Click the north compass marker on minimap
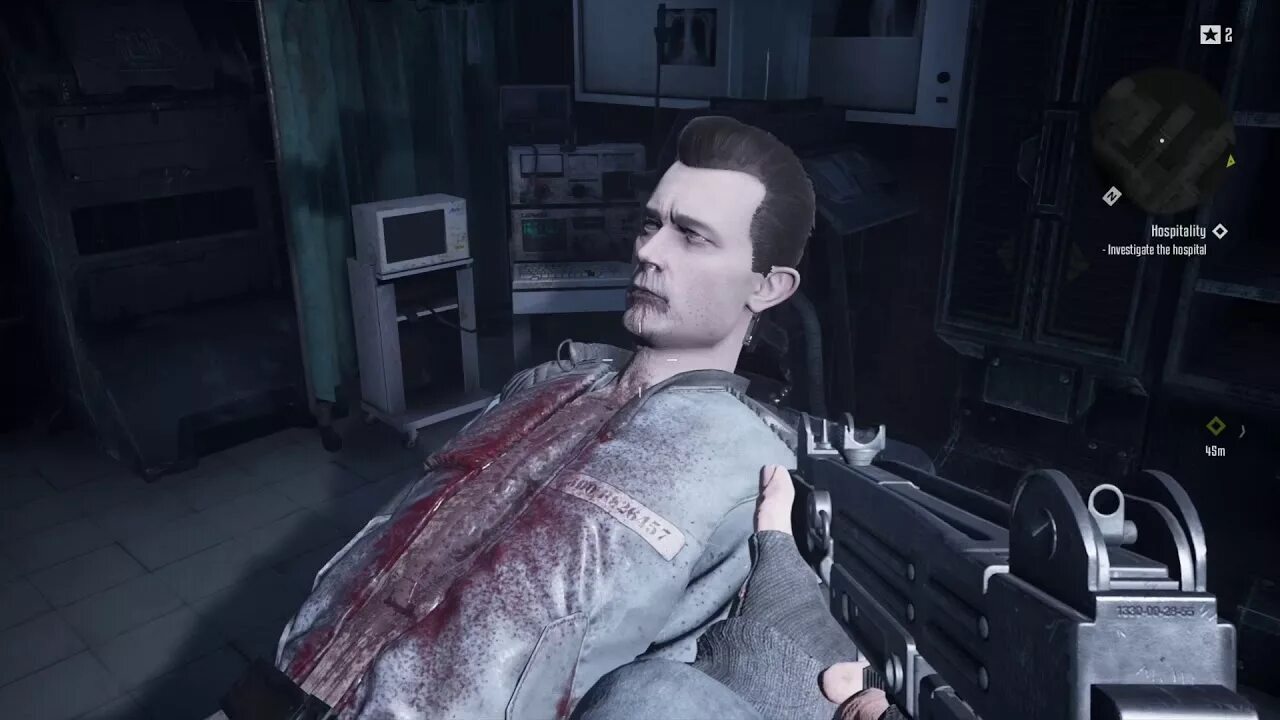Screen dimensions: 1280x720 pos(1111,196)
